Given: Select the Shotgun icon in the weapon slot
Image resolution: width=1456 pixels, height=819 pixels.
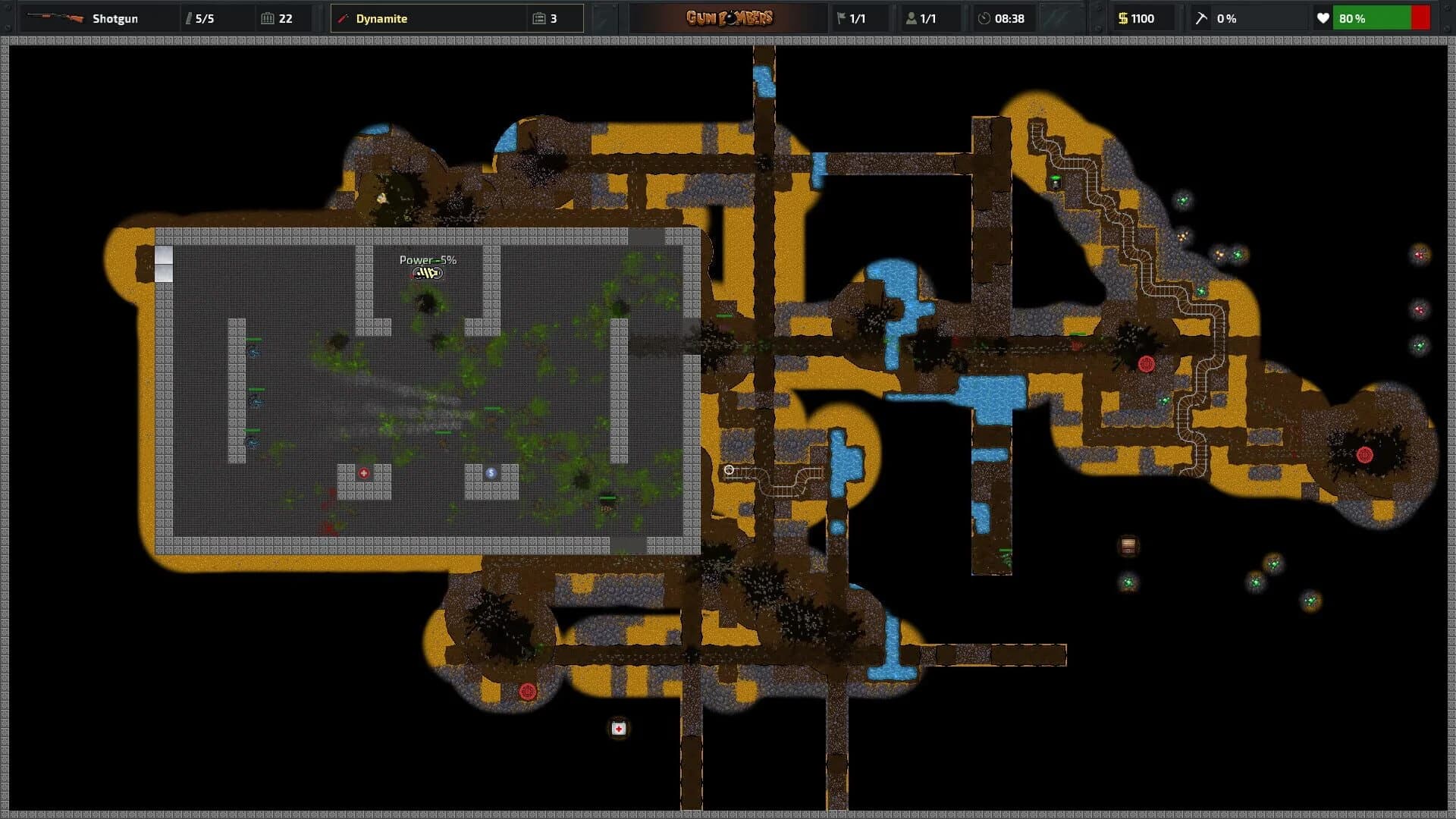Looking at the screenshot, I should (57, 18).
